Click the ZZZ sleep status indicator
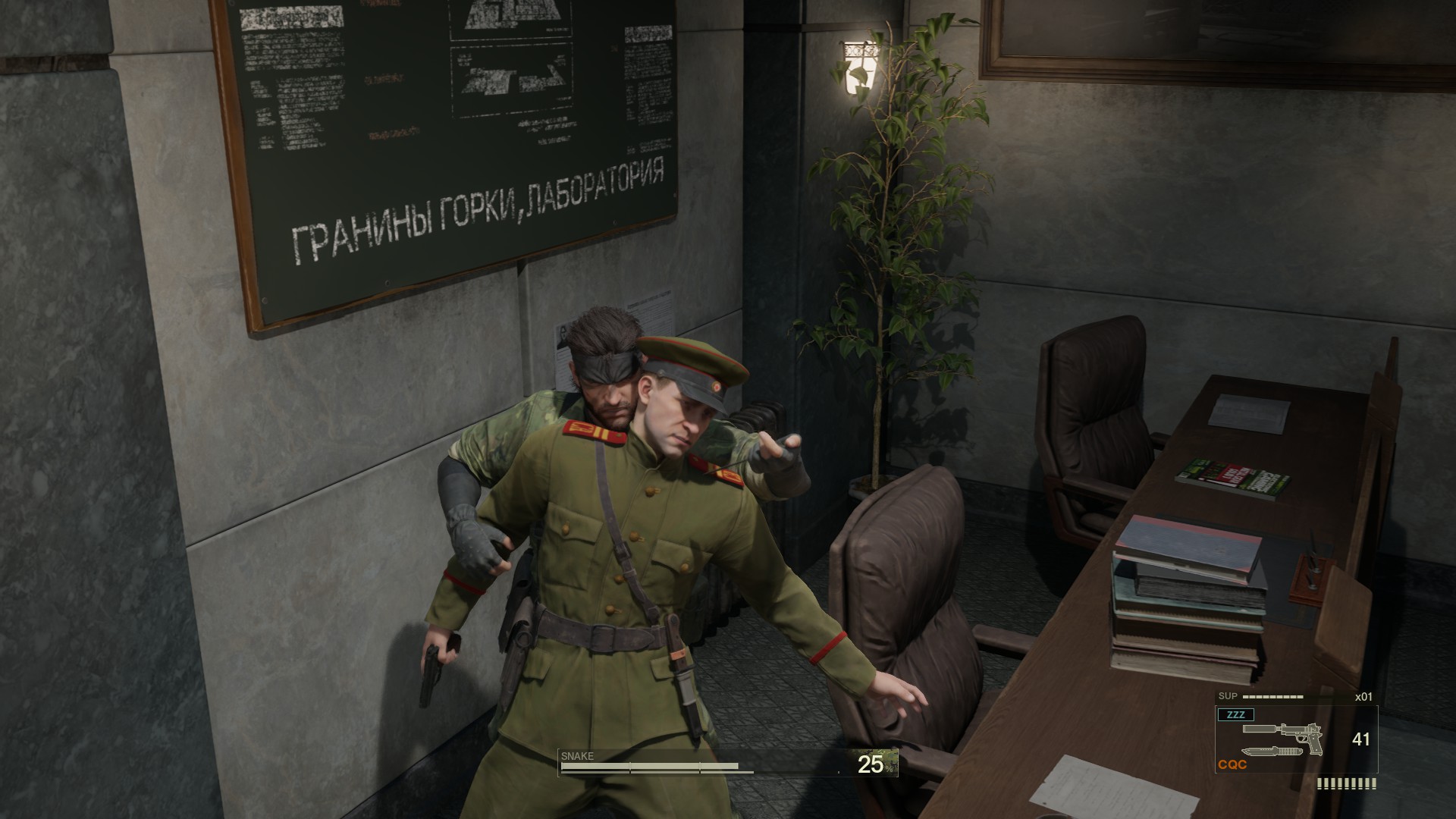Image resolution: width=1456 pixels, height=819 pixels. [x=1236, y=714]
